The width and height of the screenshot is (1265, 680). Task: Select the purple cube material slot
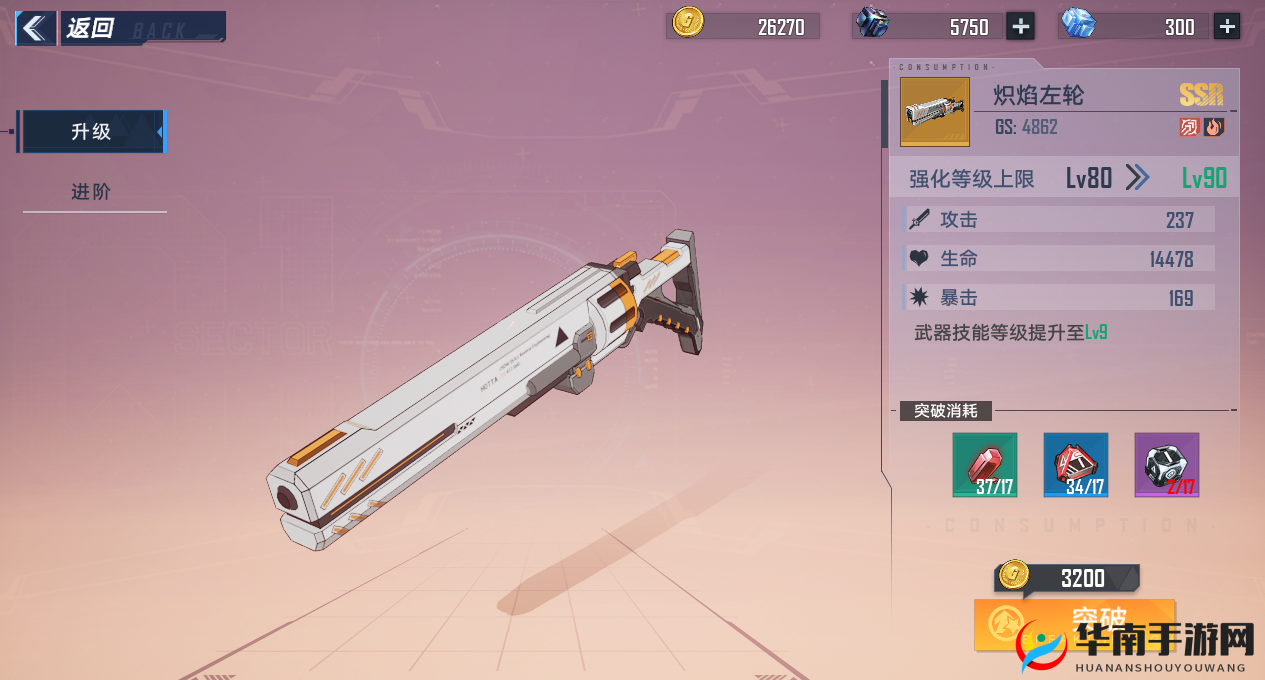pyautogui.click(x=1166, y=465)
